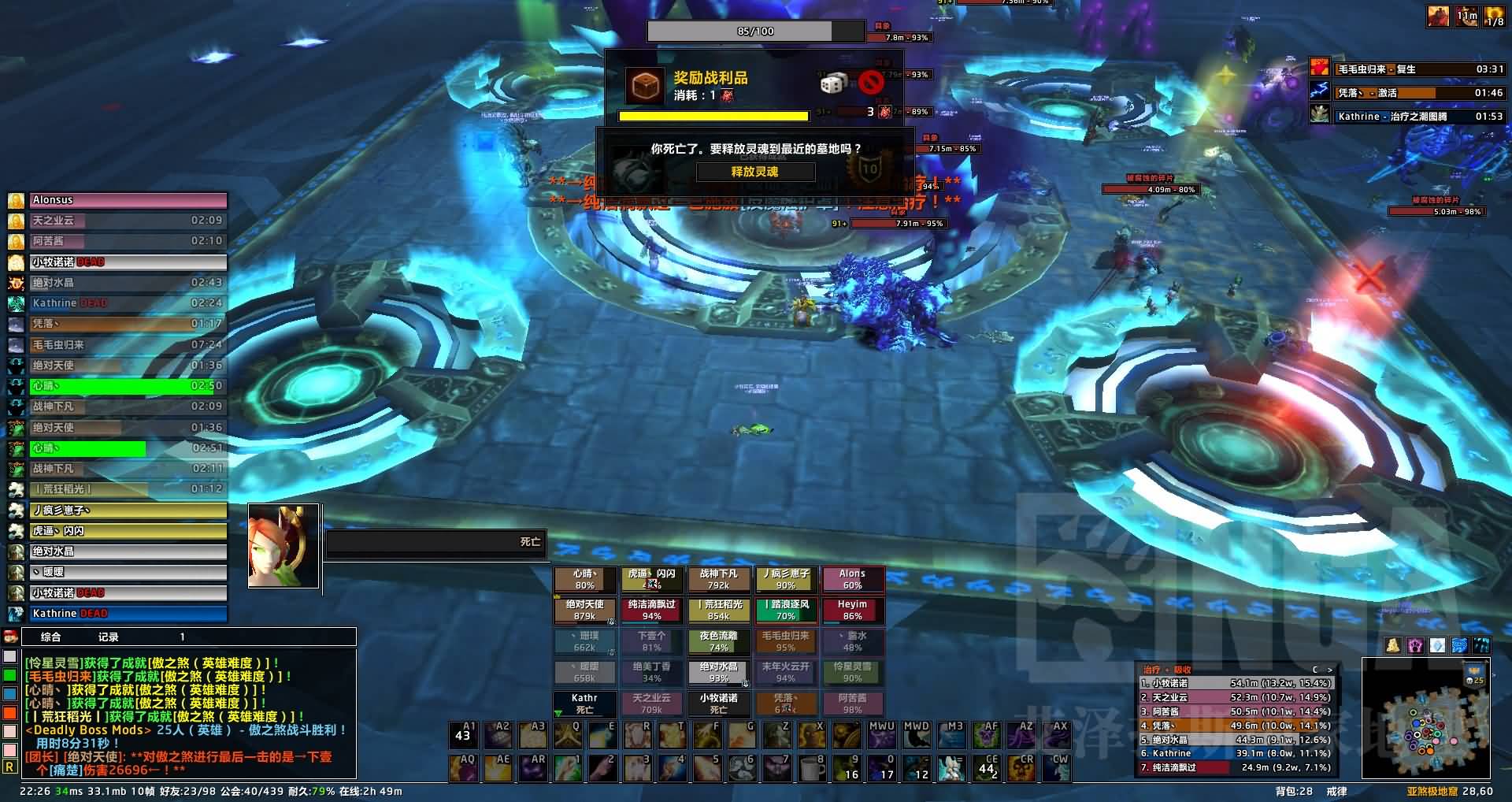Target 夜色流离 in the raid grid
The width and height of the screenshot is (1512, 802).
coord(718,641)
